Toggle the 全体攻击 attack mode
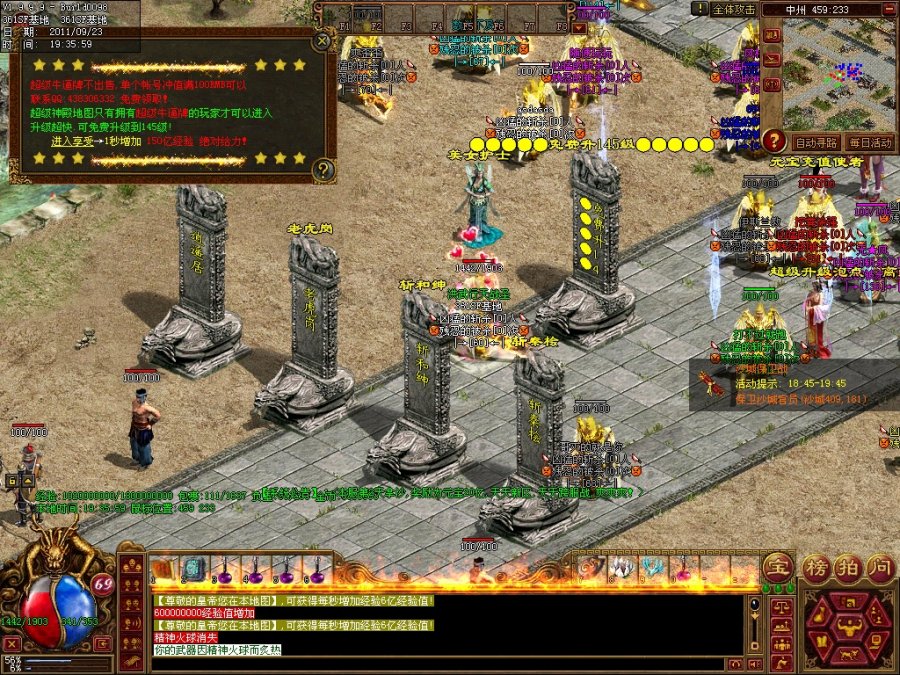 735,9
